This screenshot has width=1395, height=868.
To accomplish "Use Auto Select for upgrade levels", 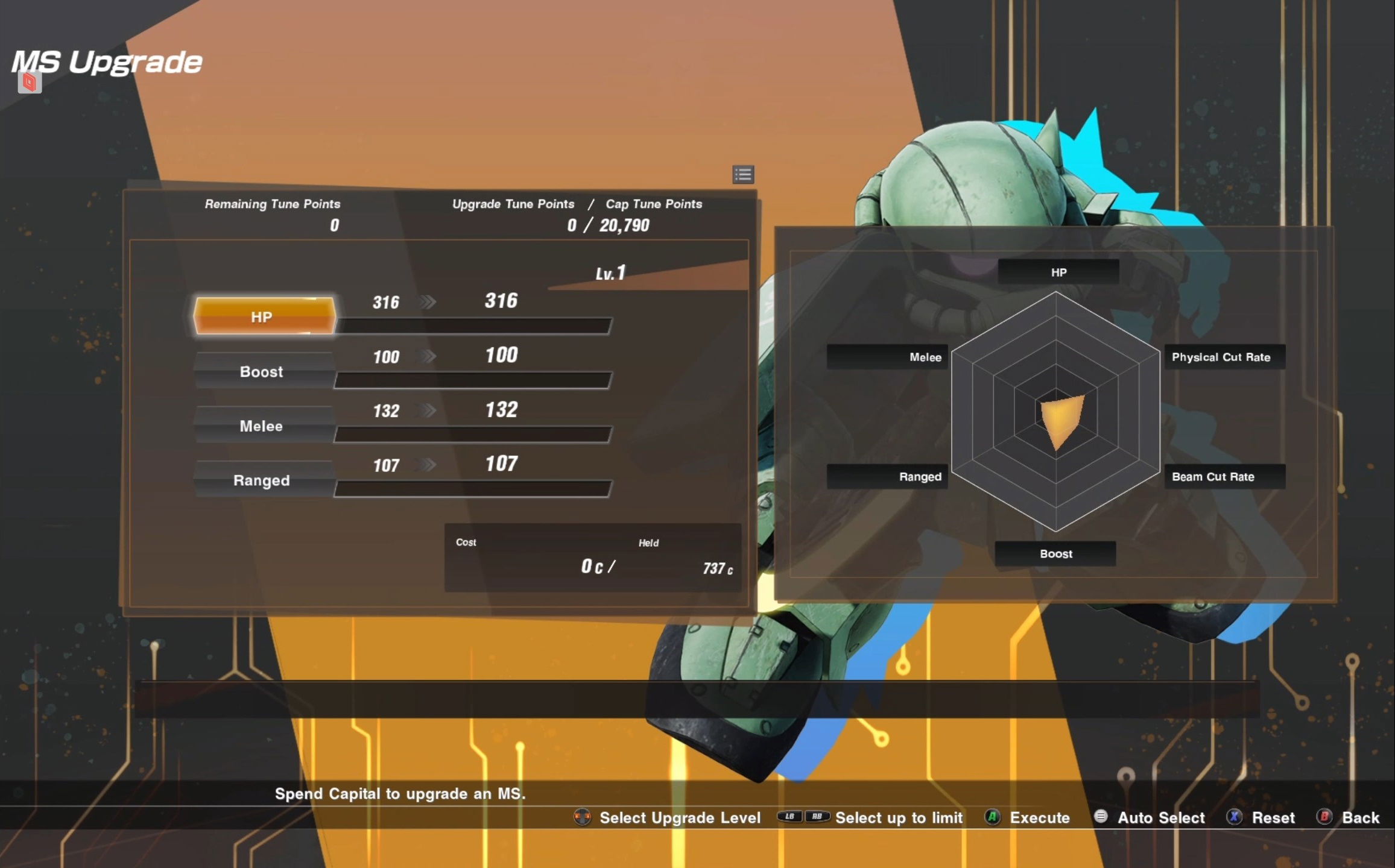I will click(x=1150, y=818).
